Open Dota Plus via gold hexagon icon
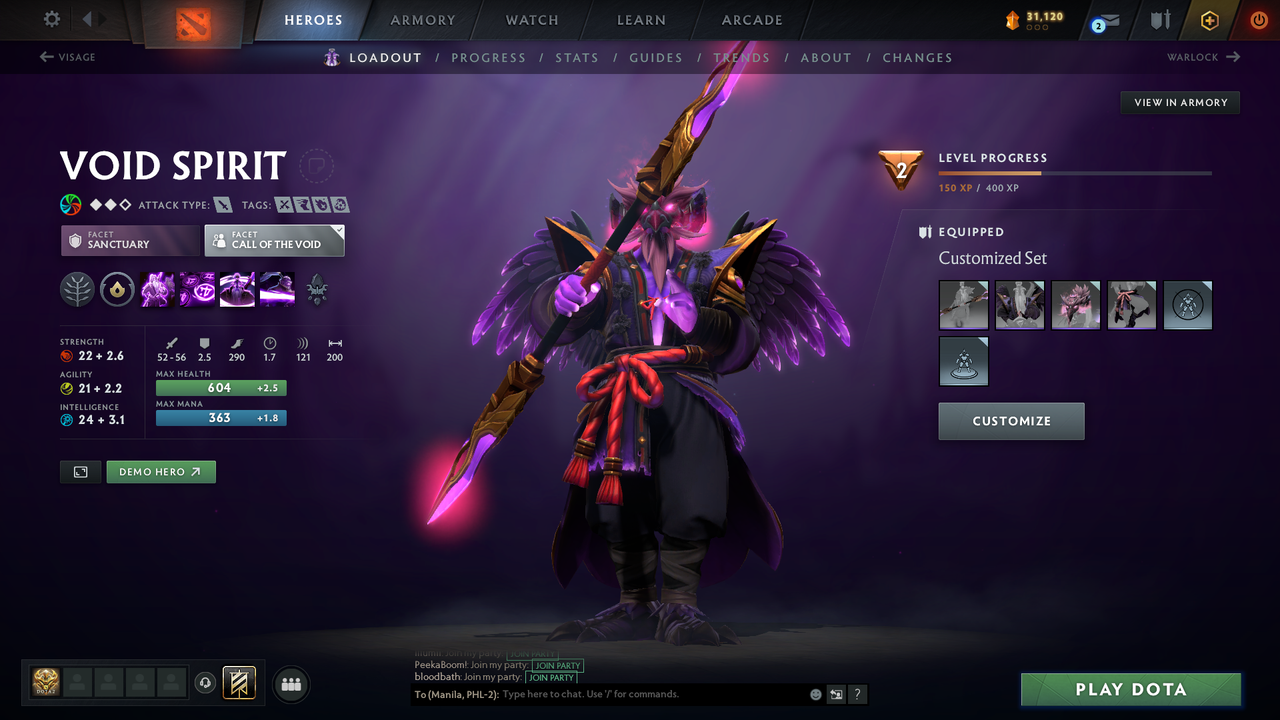Image resolution: width=1280 pixels, height=720 pixels. point(1209,19)
